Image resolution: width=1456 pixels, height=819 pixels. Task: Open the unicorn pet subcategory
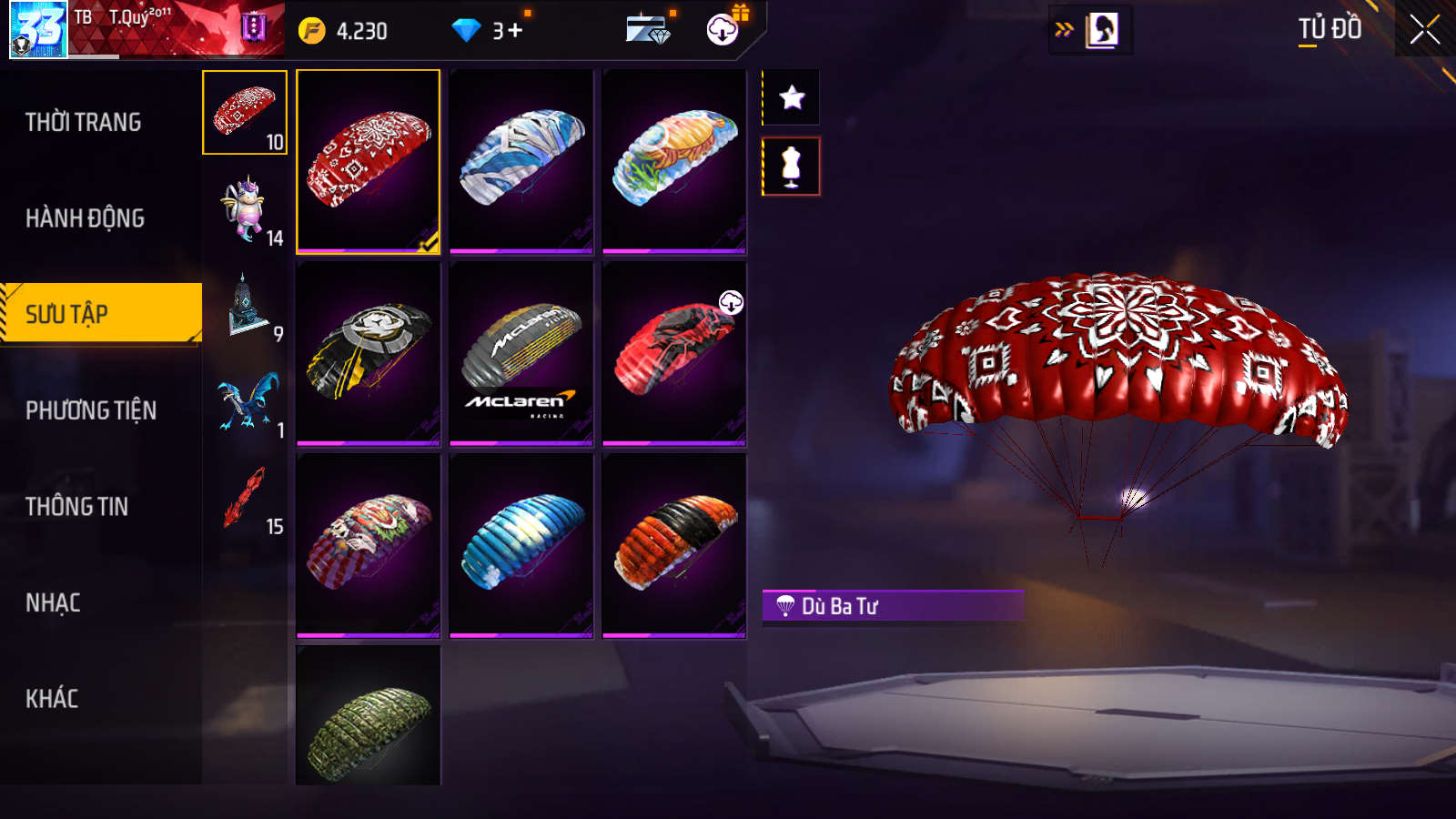point(245,209)
